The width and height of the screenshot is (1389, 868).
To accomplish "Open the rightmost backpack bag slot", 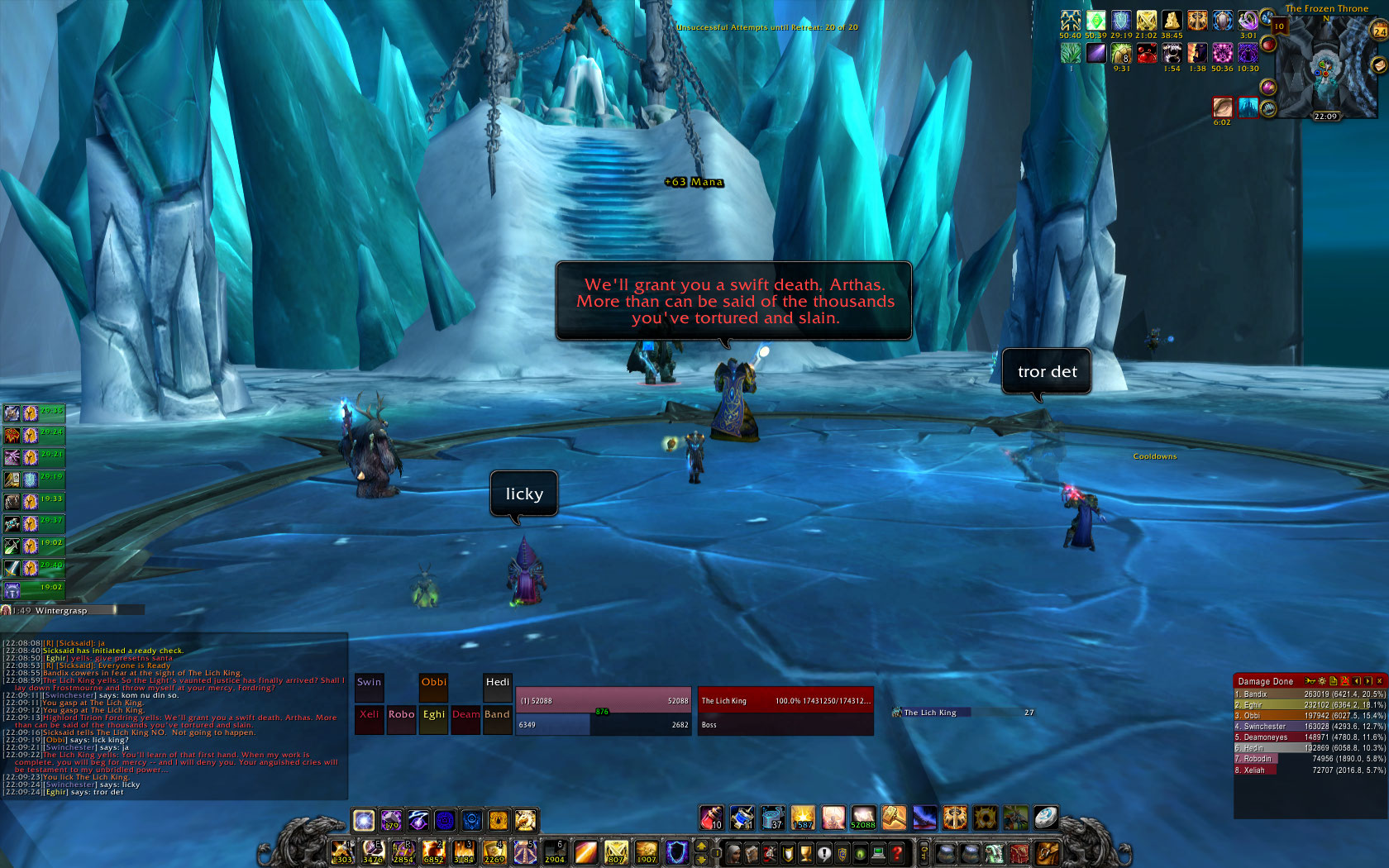I will pos(1047,853).
